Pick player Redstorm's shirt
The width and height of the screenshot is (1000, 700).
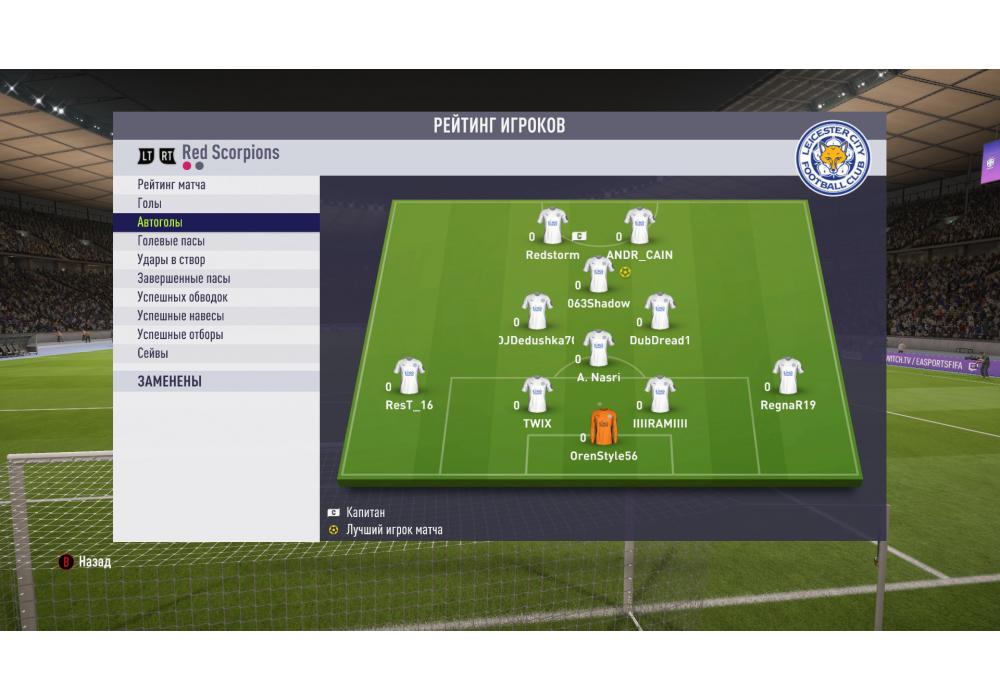click(x=552, y=227)
